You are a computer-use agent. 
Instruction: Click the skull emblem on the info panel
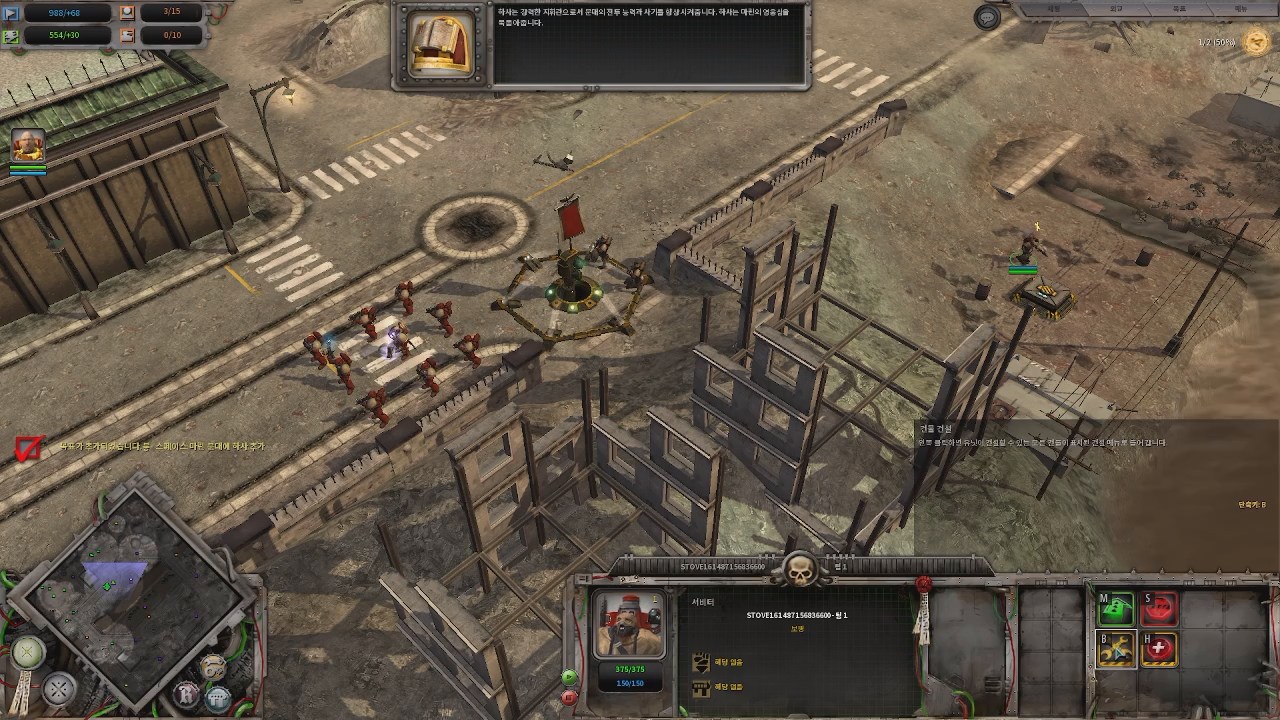800,572
